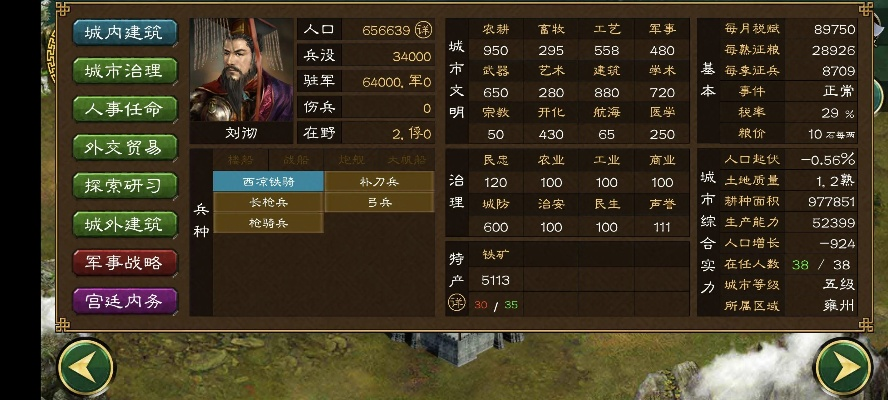
Task: Open the purple 宫廷内务 court affairs menu
Action: point(125,300)
